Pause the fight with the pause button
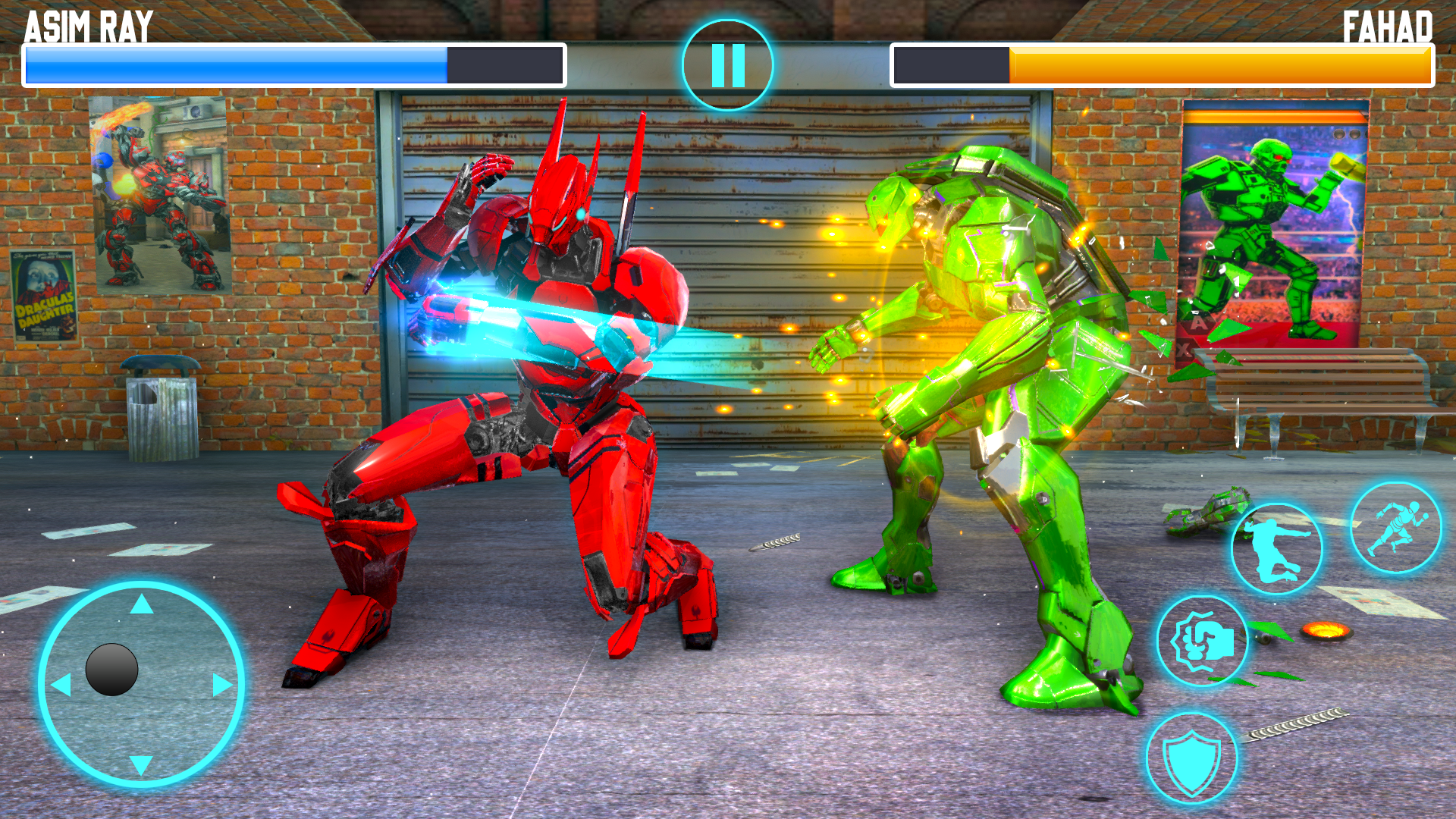The width and height of the screenshot is (1456, 819). pyautogui.click(x=727, y=65)
